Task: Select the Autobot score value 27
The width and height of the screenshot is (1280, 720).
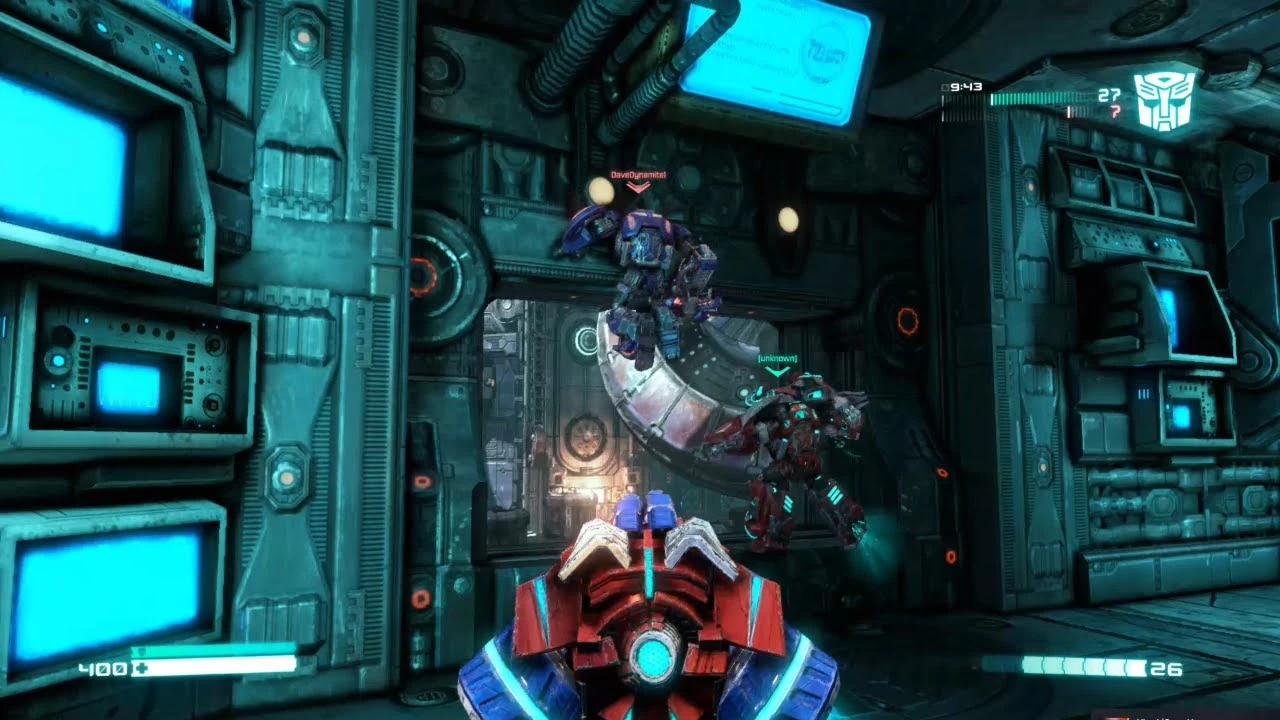Action: (x=1108, y=96)
